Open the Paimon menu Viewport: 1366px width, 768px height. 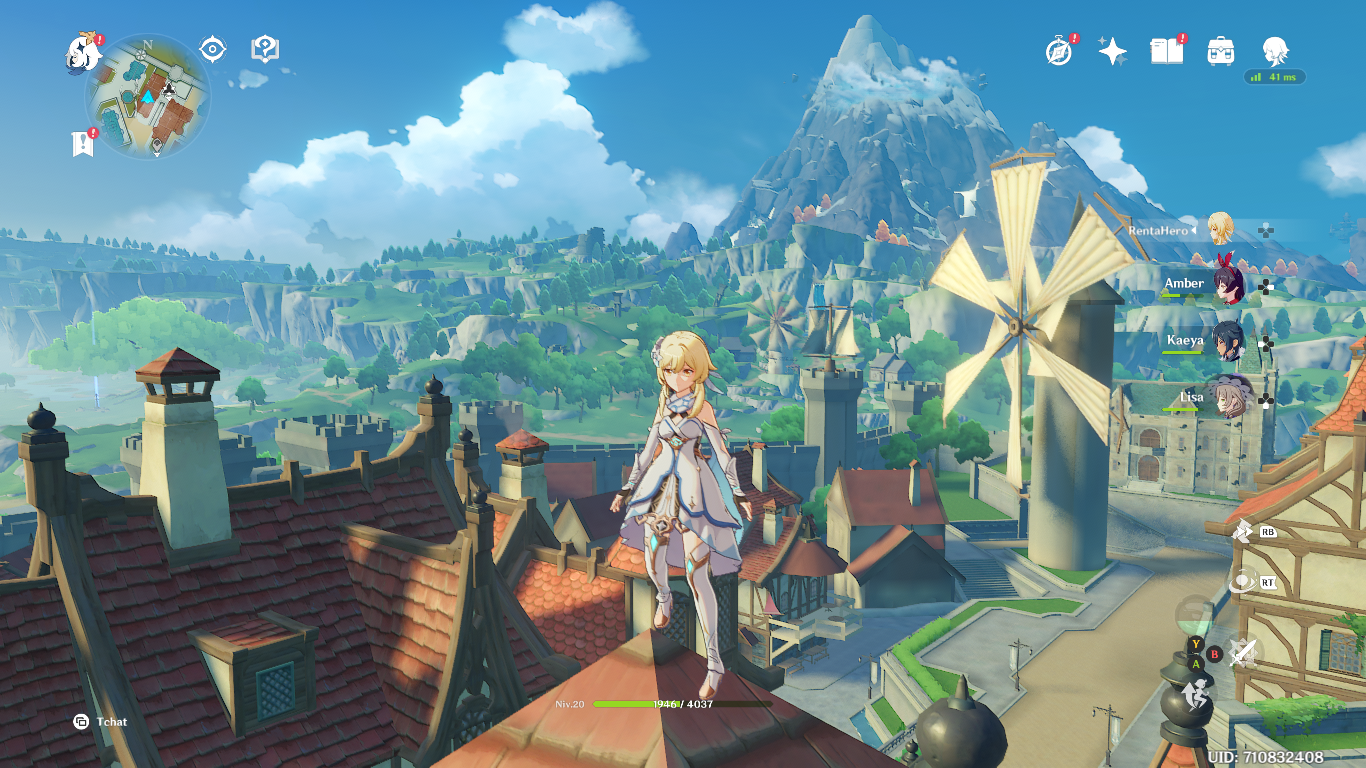(x=82, y=52)
